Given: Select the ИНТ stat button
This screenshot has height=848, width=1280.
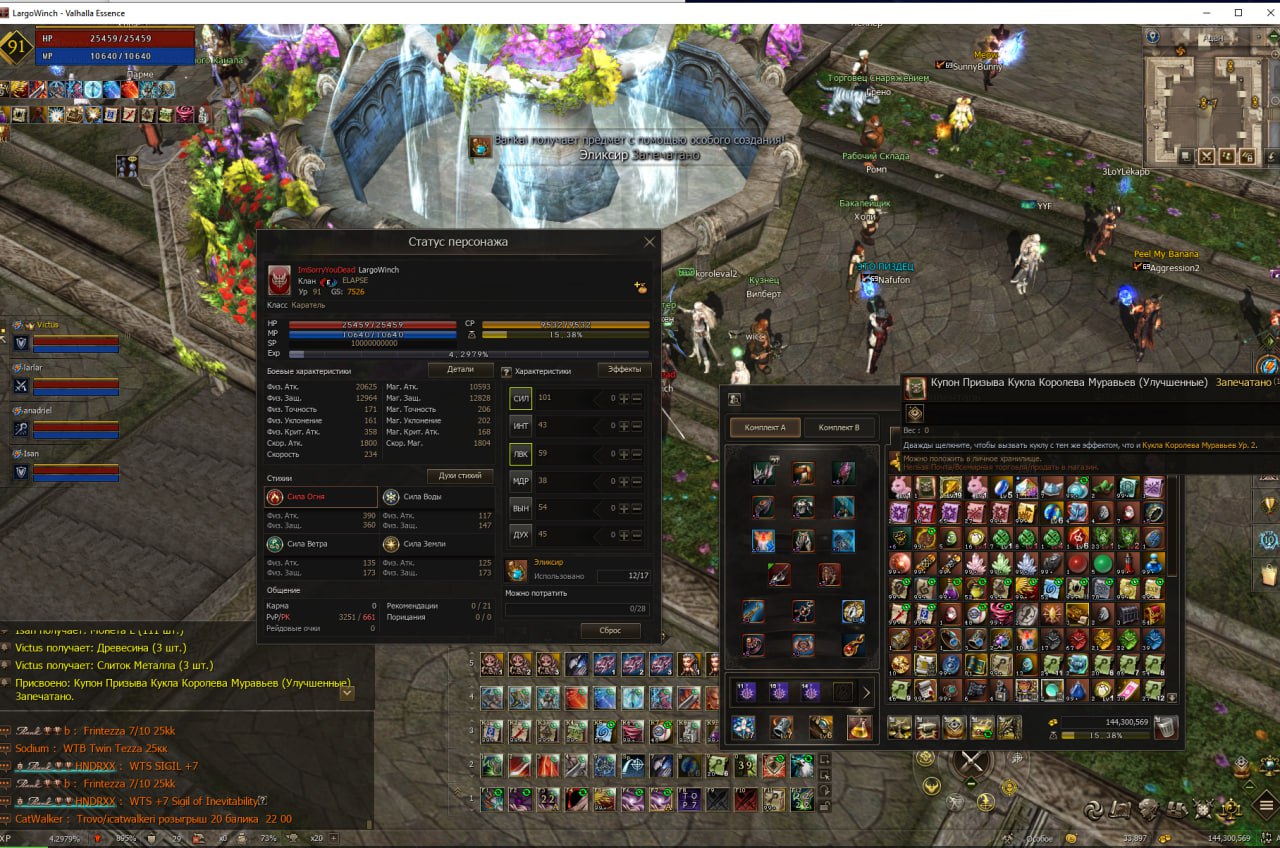Looking at the screenshot, I should coord(520,426).
